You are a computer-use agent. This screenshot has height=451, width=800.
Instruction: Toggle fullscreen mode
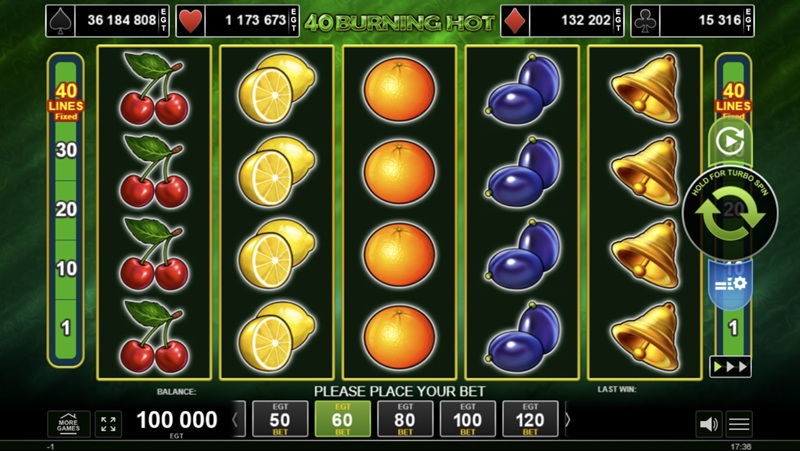[108, 423]
